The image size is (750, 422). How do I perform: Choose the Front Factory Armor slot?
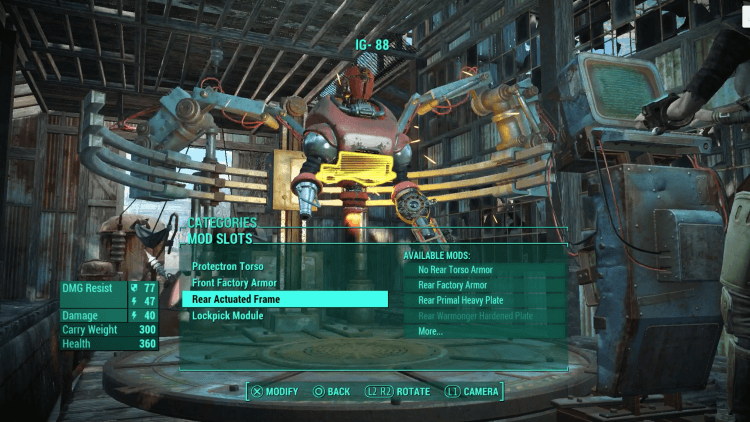[234, 283]
